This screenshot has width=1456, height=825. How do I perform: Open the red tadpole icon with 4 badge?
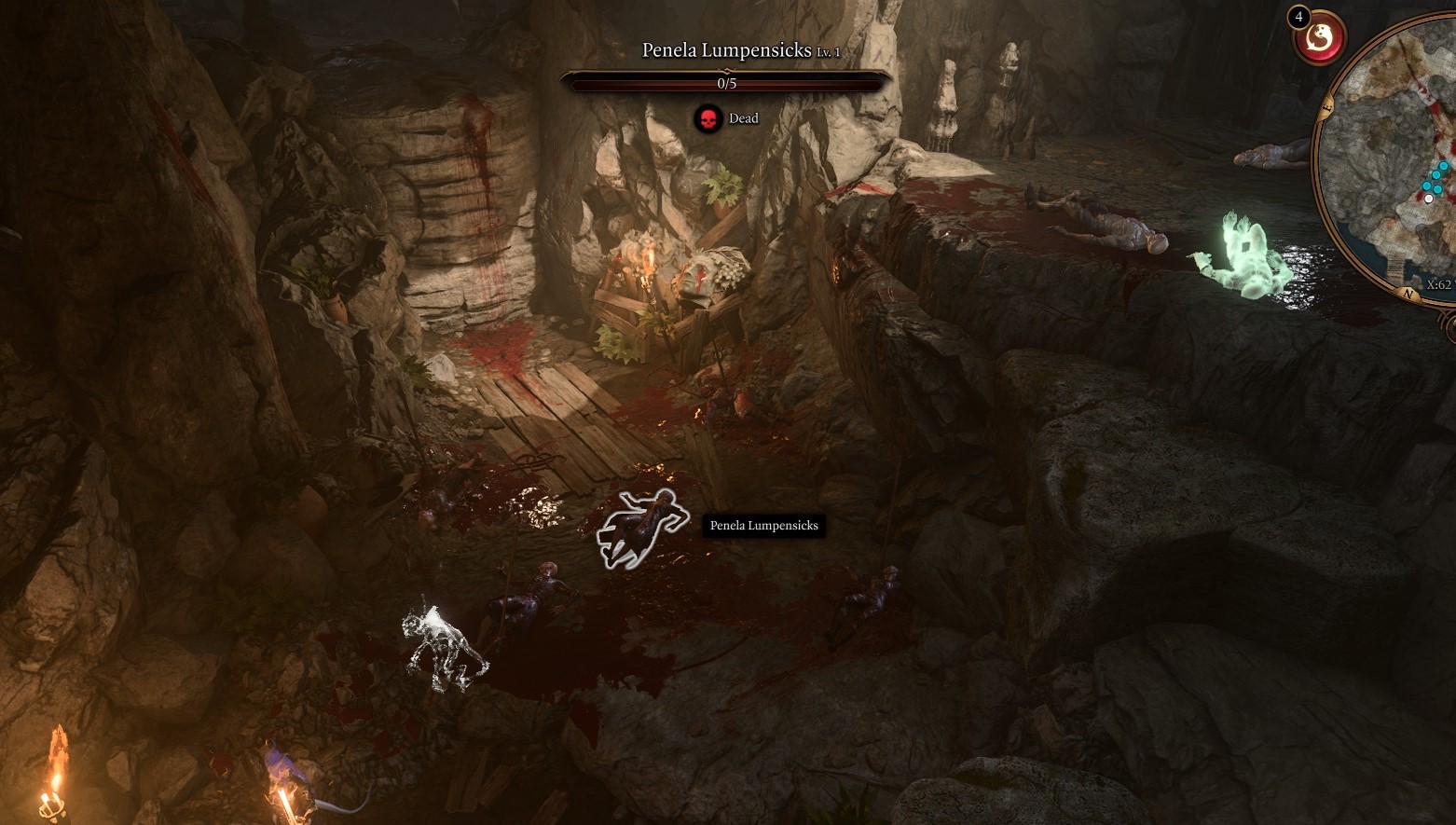click(1320, 38)
